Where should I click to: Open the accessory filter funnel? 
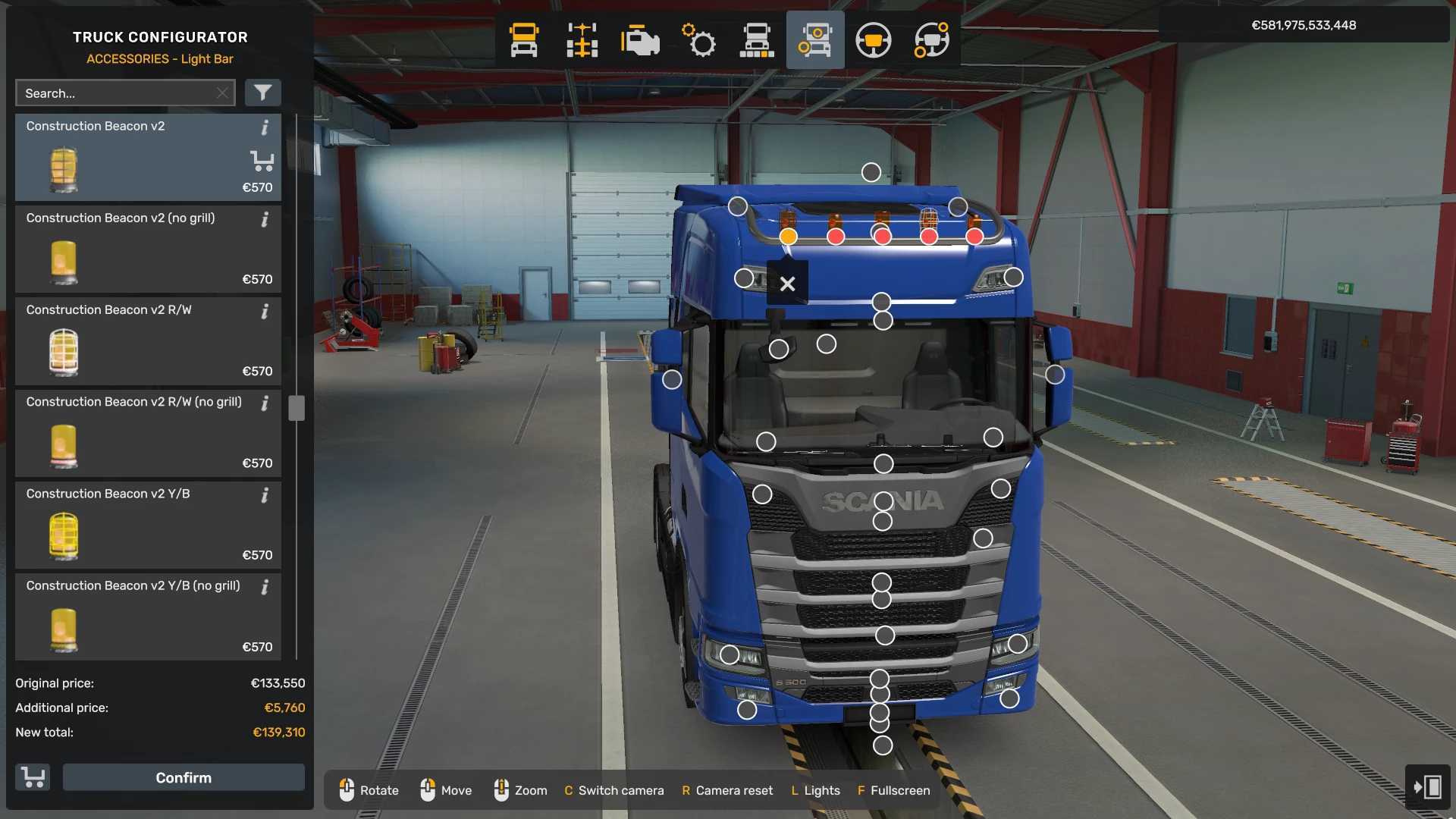click(262, 93)
